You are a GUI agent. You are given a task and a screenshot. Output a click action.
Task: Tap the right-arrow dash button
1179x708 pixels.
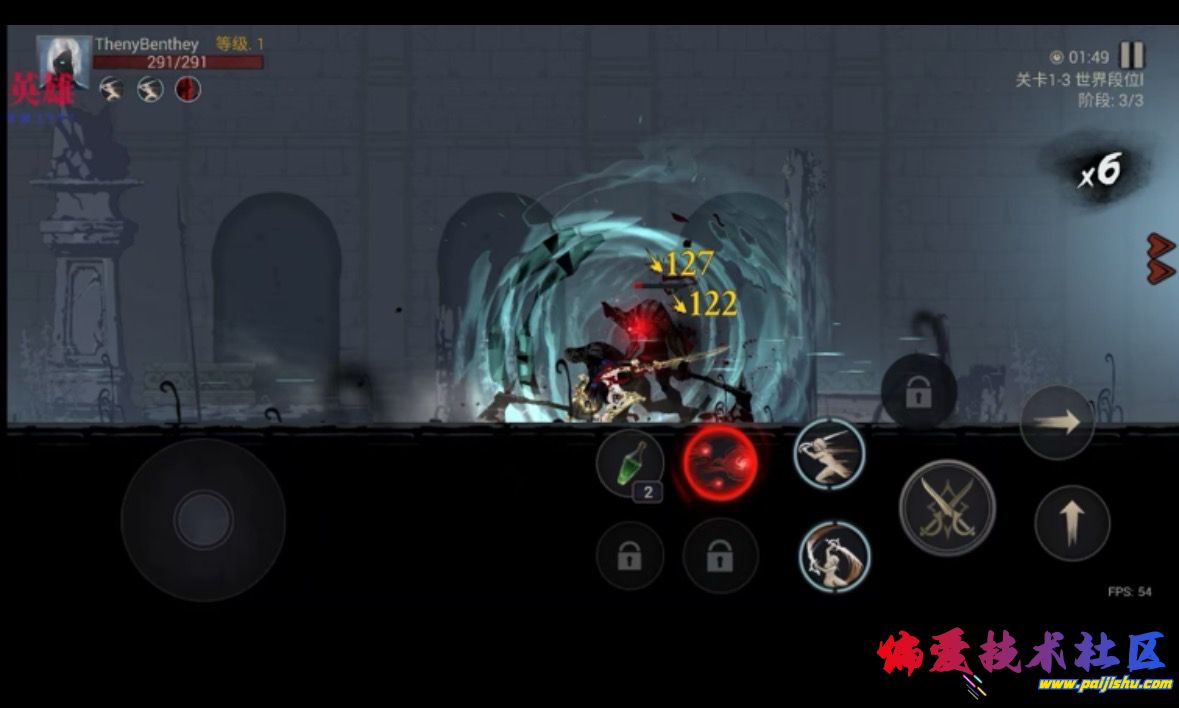click(x=1056, y=422)
